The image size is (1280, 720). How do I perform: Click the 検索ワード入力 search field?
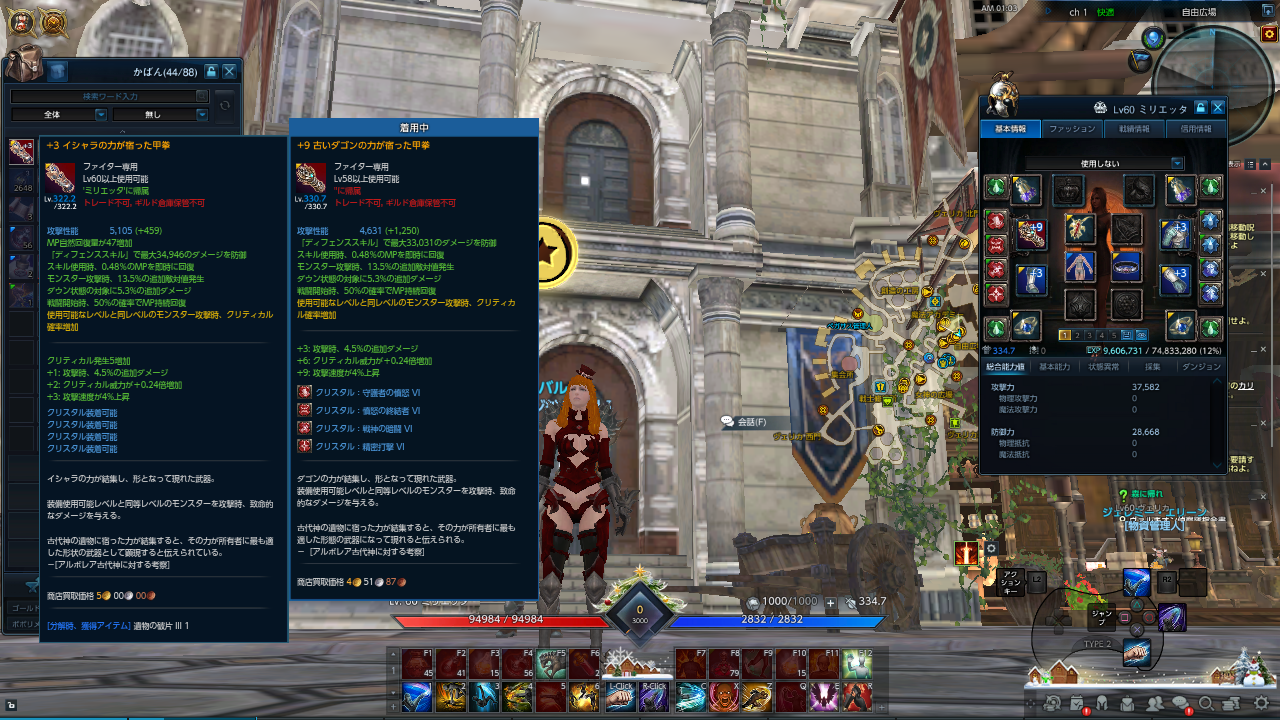(110, 96)
